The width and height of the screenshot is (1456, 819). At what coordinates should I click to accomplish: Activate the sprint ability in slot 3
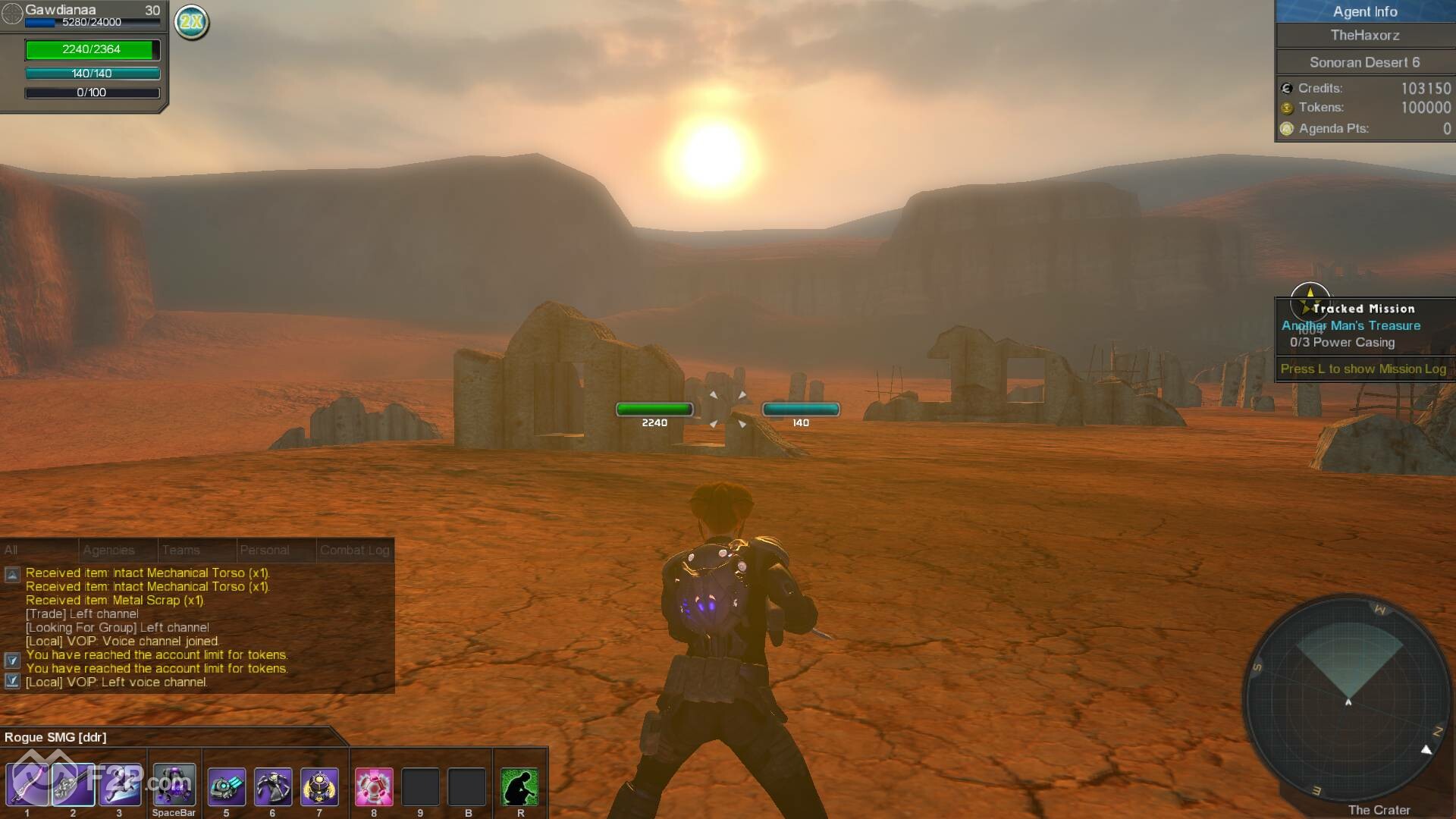pyautogui.click(x=120, y=785)
